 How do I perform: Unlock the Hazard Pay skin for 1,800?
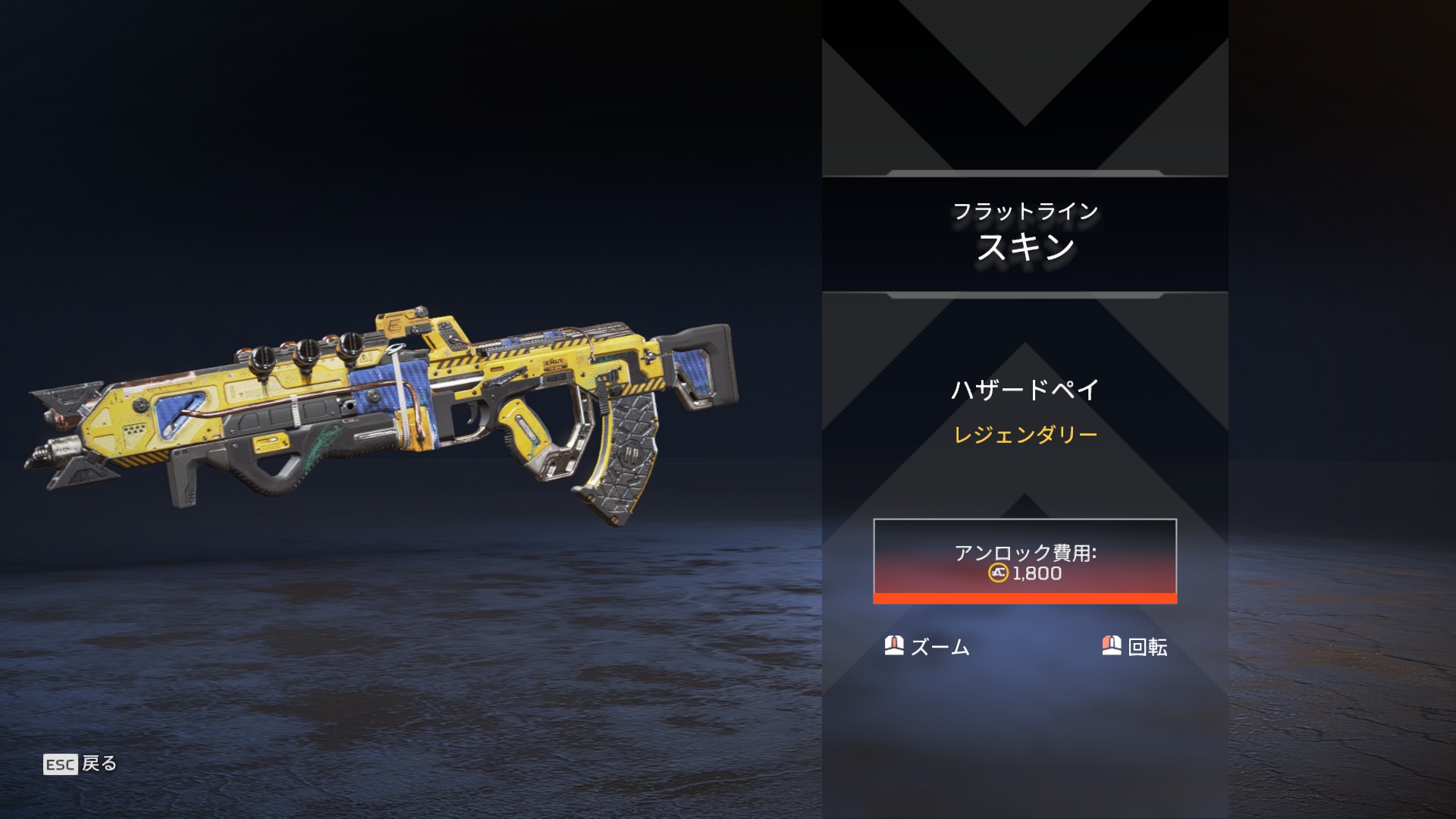tap(1025, 561)
